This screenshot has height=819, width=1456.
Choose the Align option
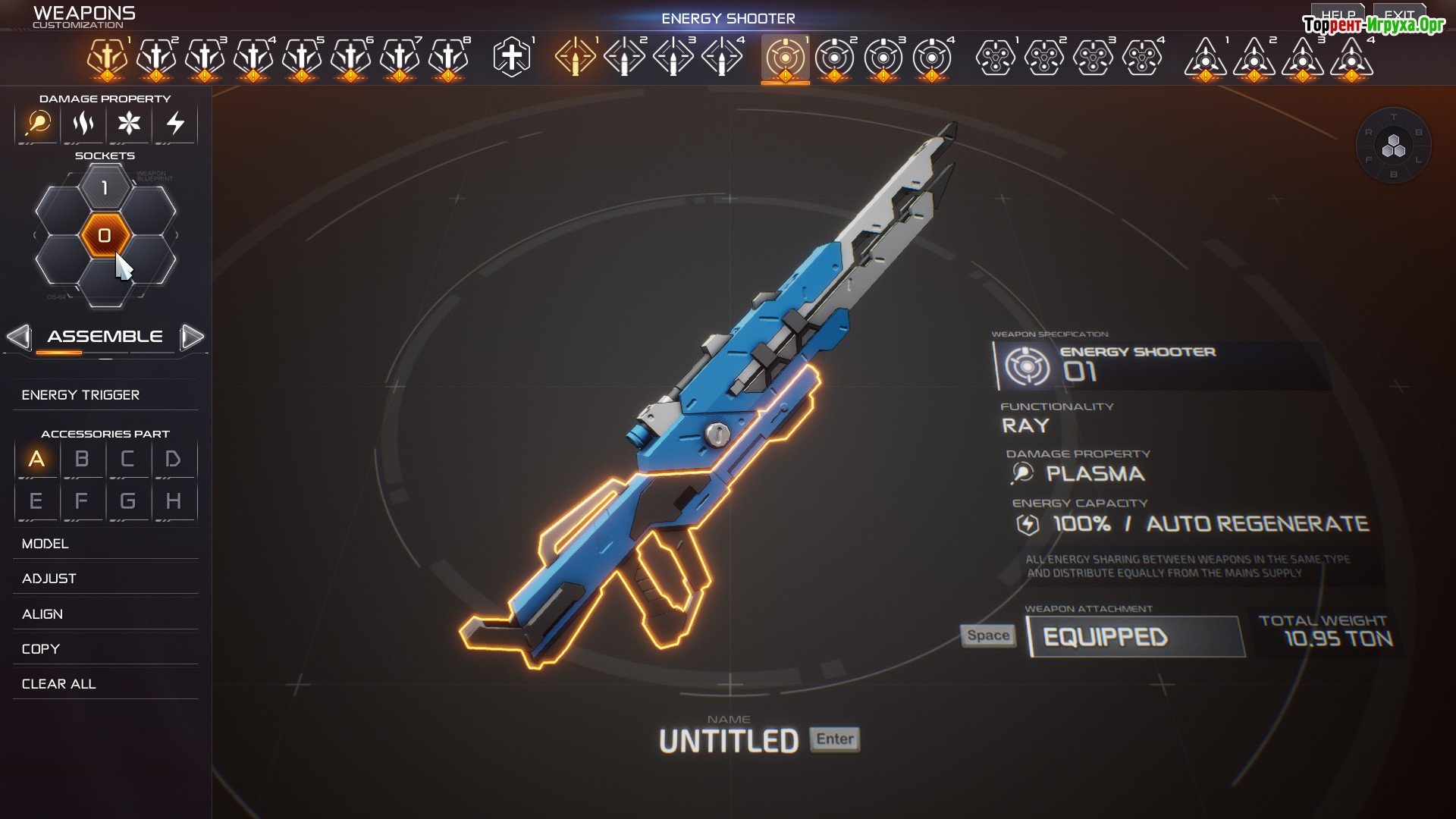[42, 614]
